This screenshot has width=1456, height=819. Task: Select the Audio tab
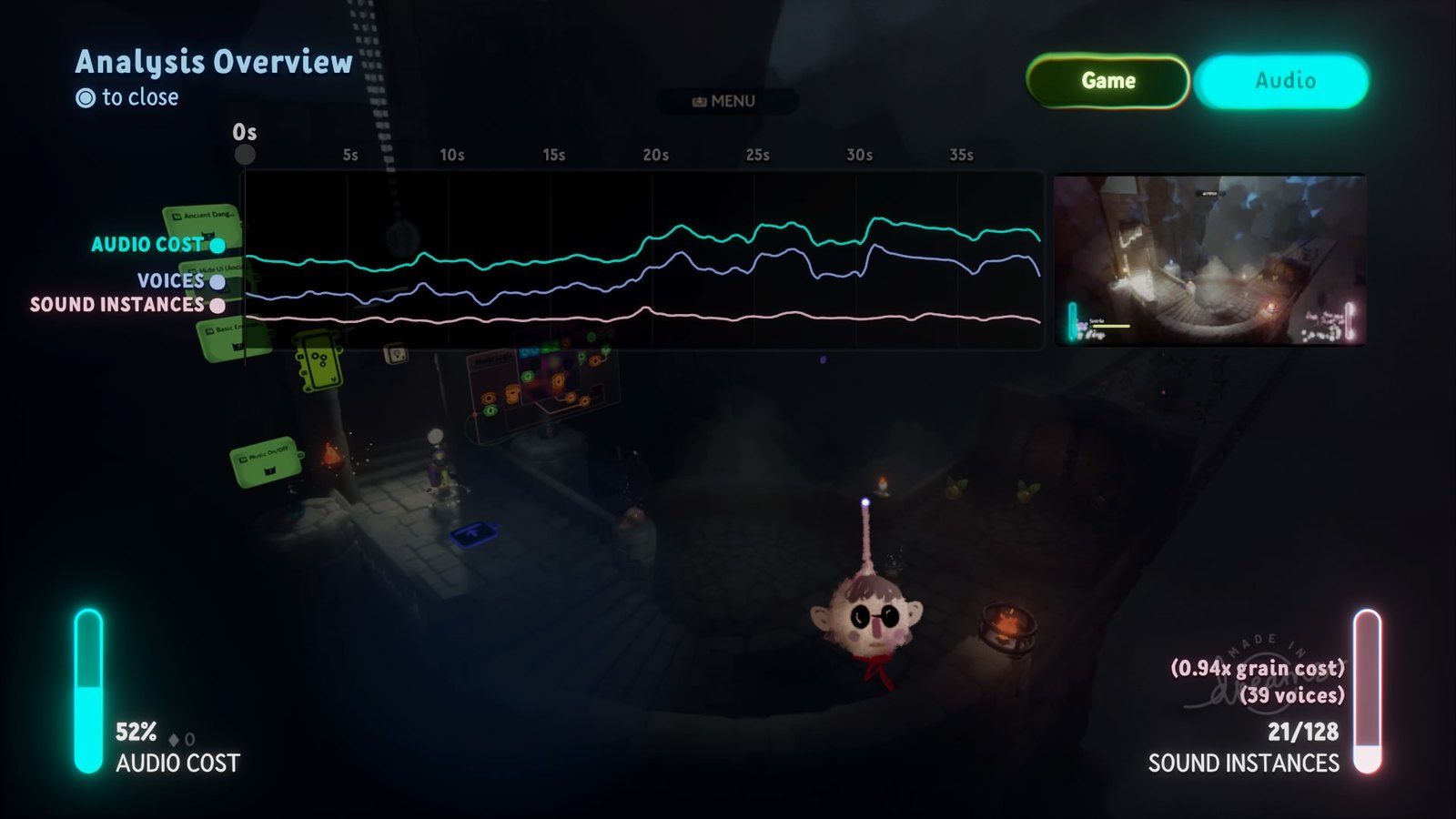click(x=1283, y=81)
